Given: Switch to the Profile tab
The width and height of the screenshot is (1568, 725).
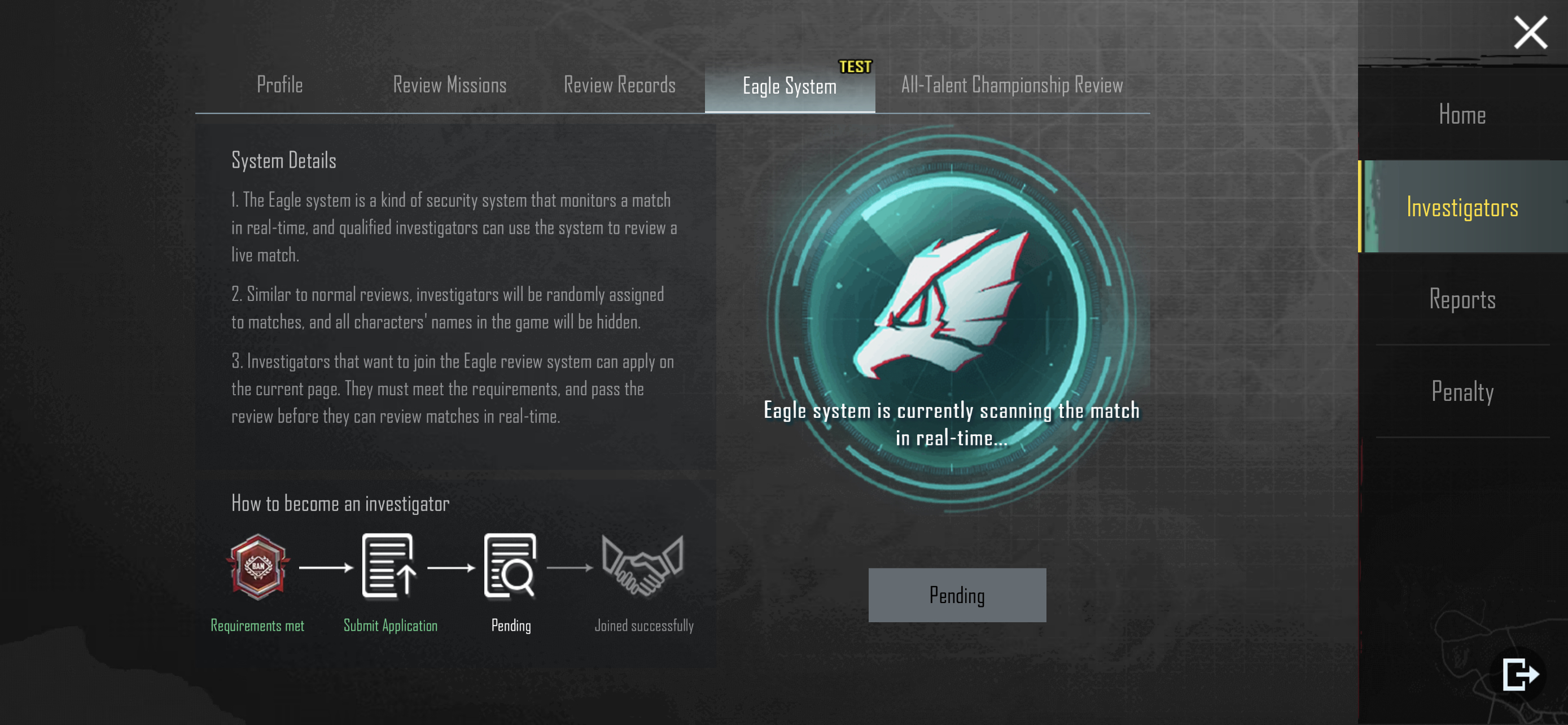Looking at the screenshot, I should tap(279, 85).
